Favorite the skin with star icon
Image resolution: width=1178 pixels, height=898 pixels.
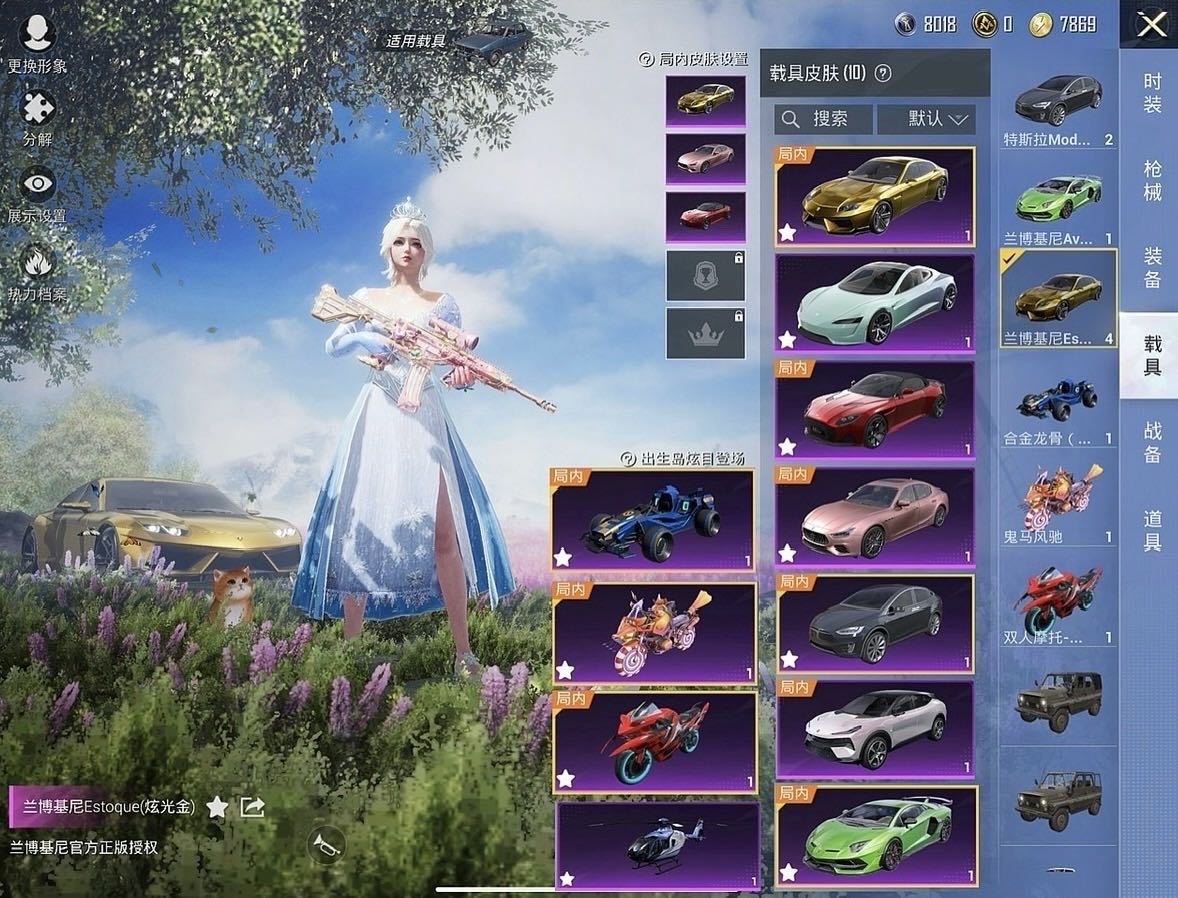(x=217, y=807)
